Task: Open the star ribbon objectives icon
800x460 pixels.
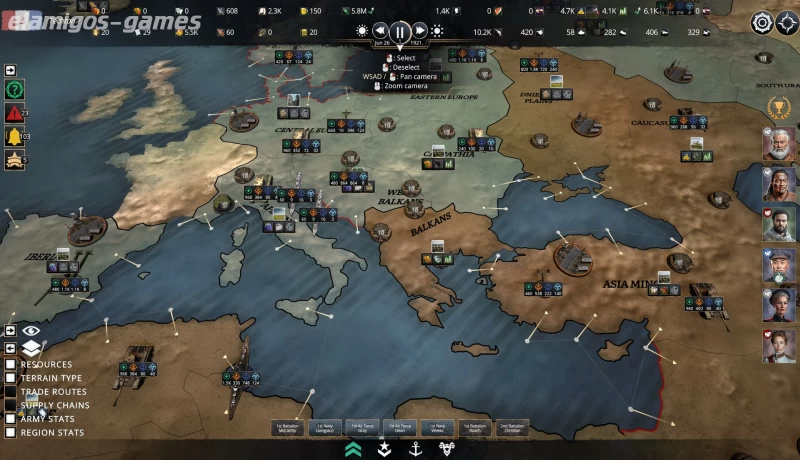Action: [x=15, y=159]
